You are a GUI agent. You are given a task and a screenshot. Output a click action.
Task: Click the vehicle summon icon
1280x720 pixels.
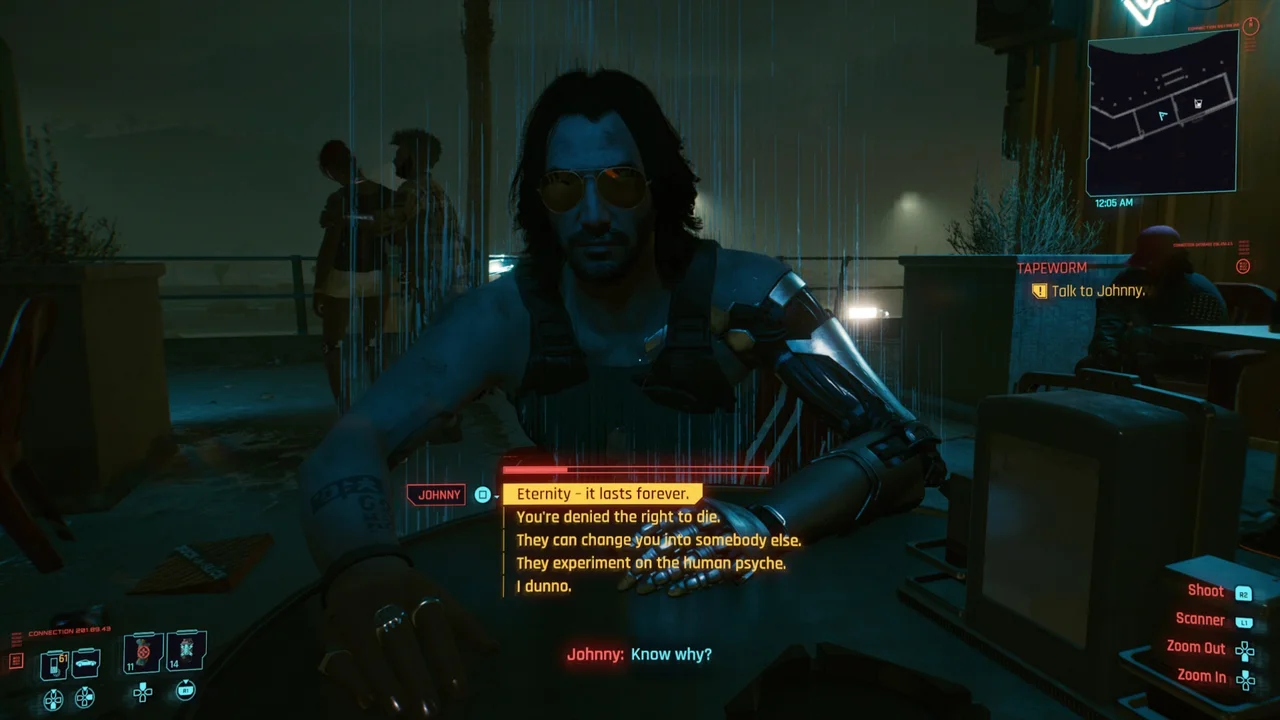(x=85, y=663)
